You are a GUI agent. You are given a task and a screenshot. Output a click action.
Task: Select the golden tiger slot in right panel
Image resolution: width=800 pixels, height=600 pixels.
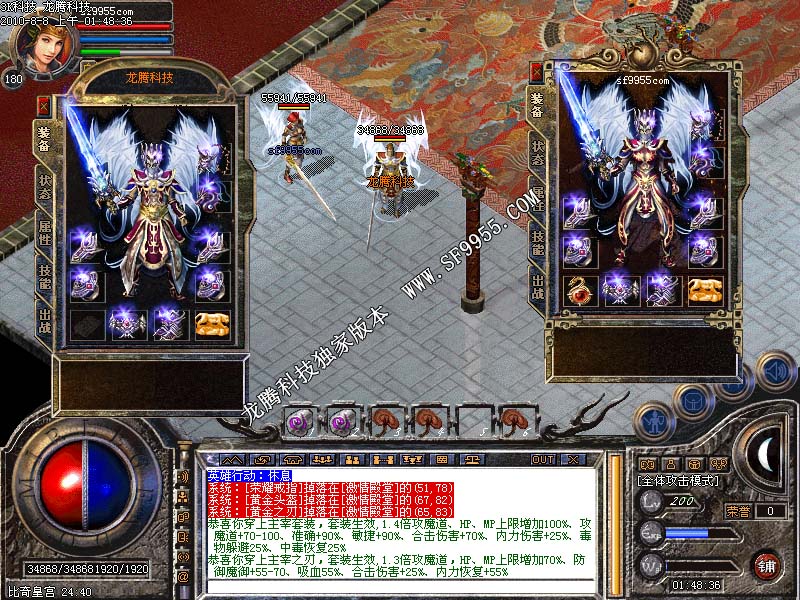click(704, 289)
